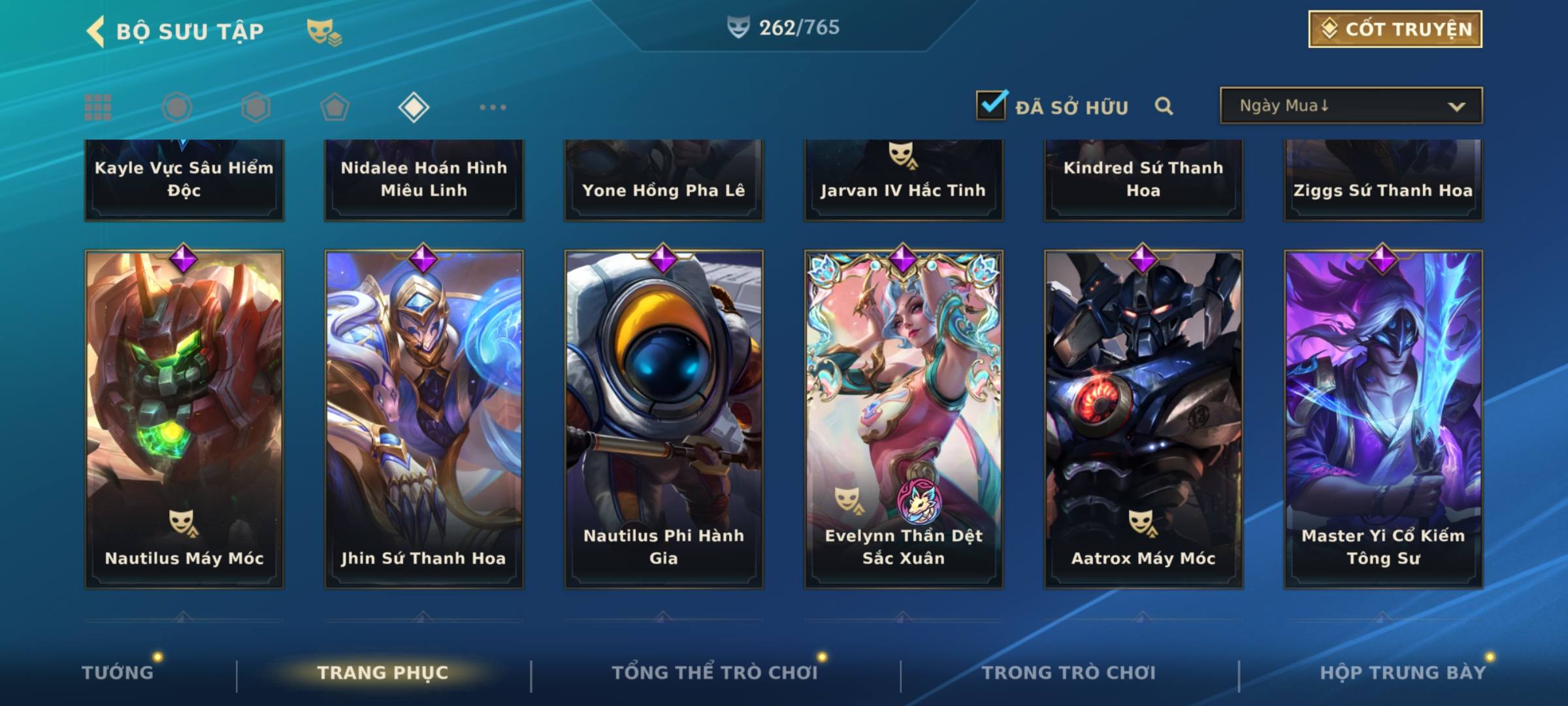Viewport: 1568px width, 706px height.
Task: Select Aatrox Máy Móc skin card
Action: click(x=1143, y=418)
